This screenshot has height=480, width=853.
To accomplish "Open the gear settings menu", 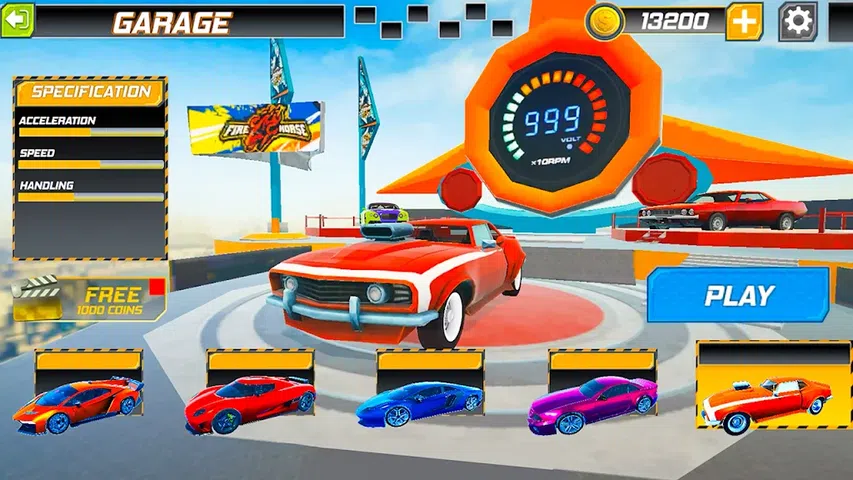I will (797, 21).
